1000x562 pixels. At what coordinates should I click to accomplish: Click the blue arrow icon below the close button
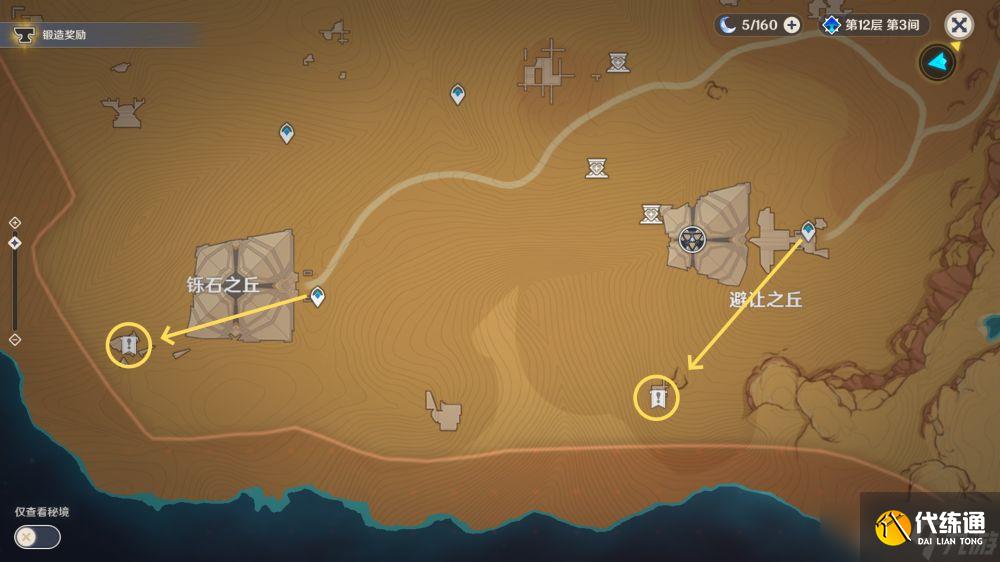pyautogui.click(x=937, y=63)
